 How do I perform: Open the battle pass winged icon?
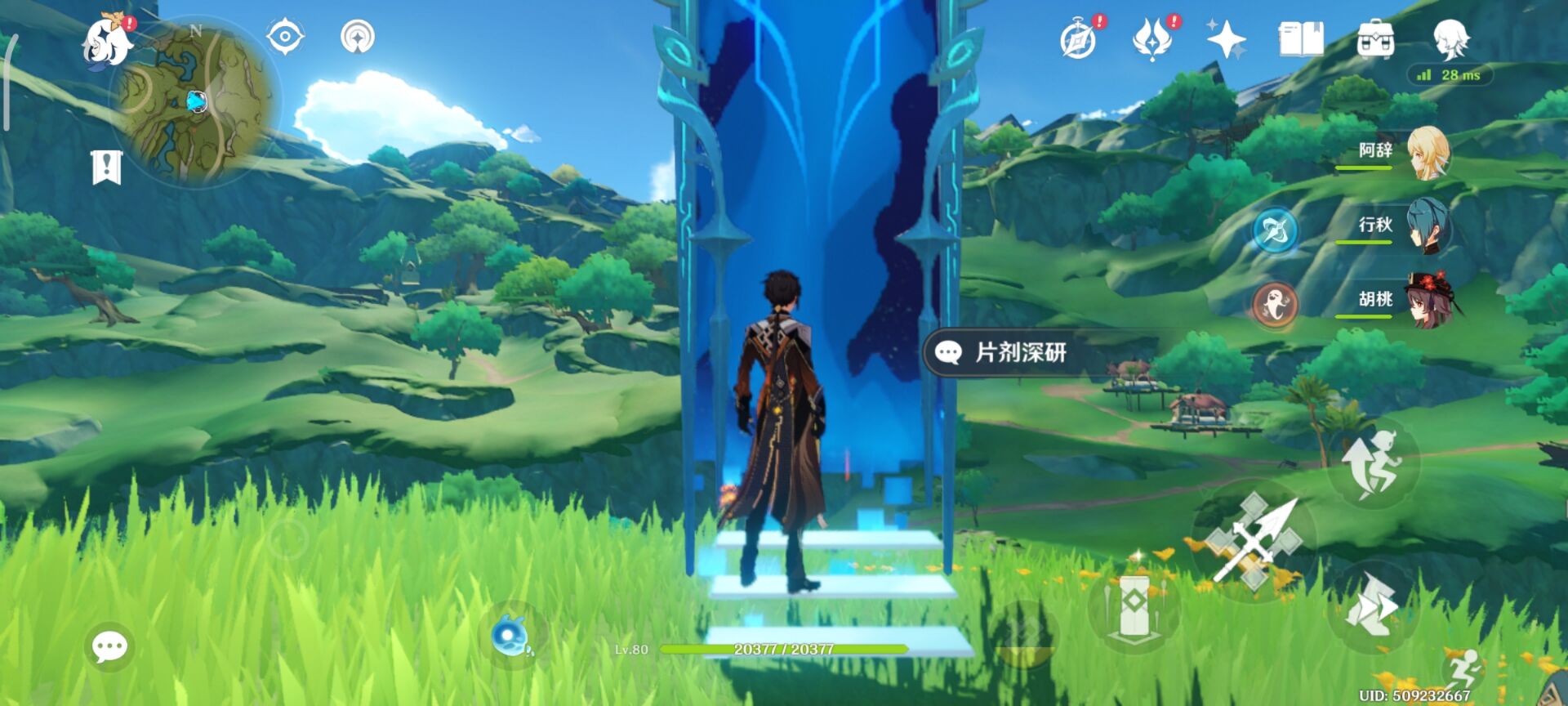tap(1151, 39)
